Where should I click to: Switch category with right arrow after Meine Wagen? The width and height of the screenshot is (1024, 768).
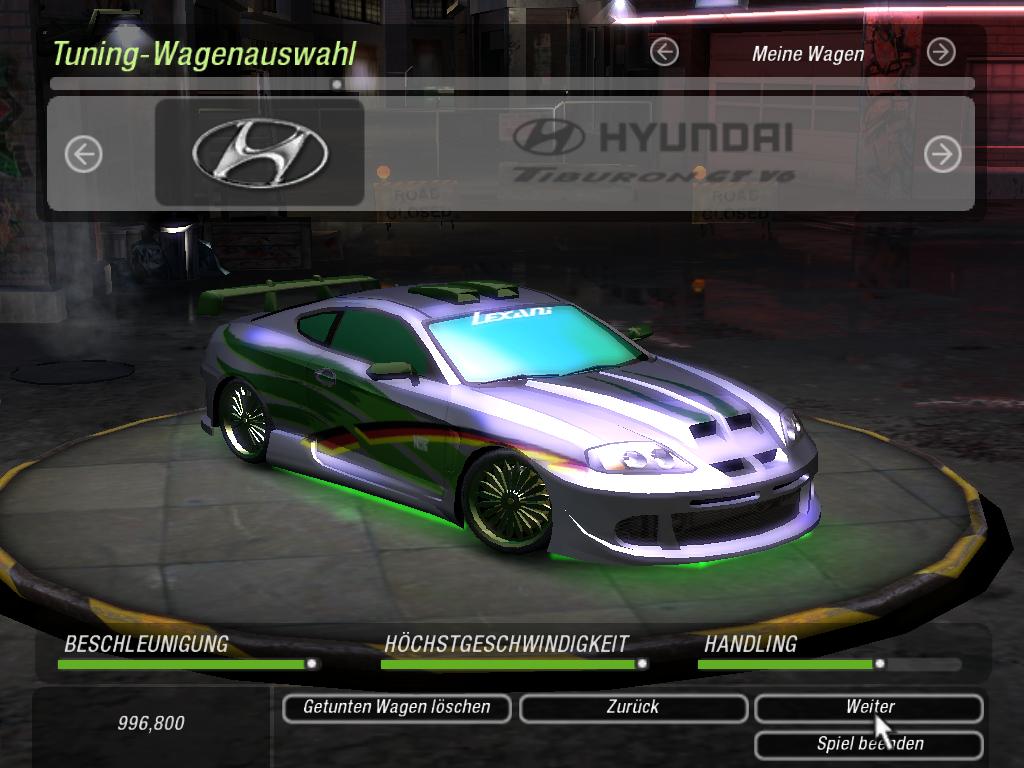click(x=941, y=52)
